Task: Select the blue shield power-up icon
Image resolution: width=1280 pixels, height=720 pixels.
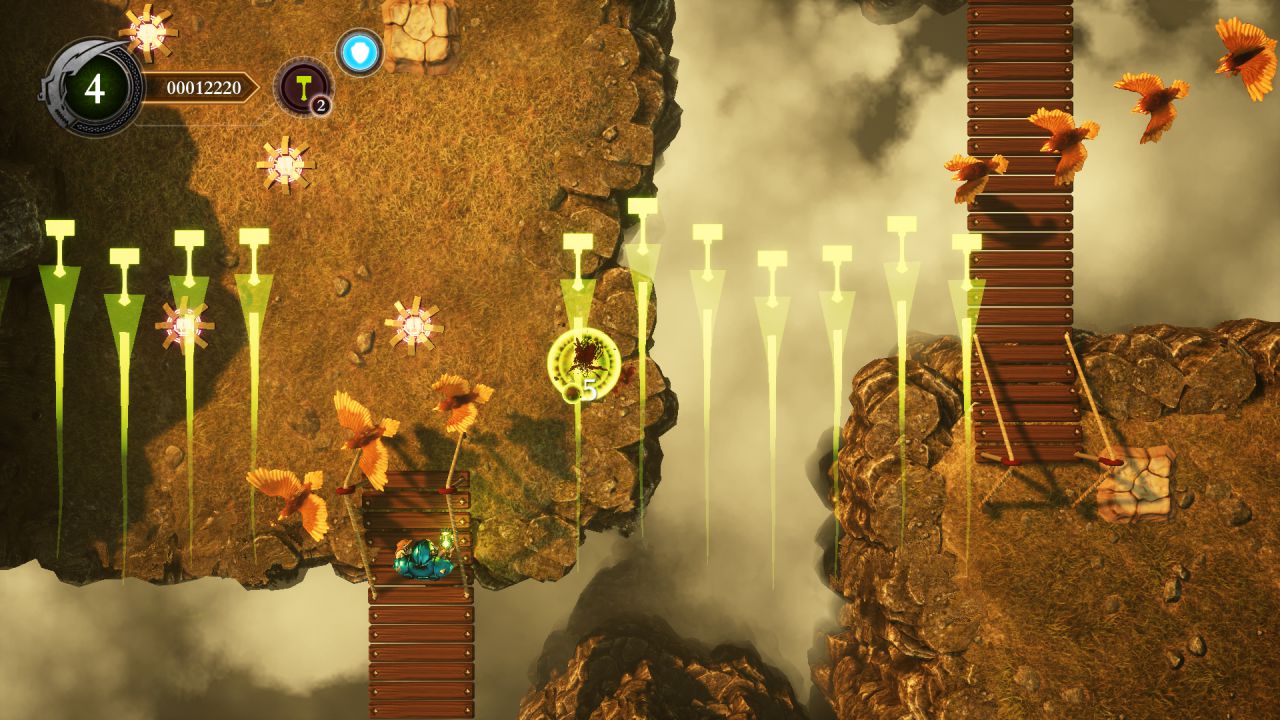Action: pos(359,52)
